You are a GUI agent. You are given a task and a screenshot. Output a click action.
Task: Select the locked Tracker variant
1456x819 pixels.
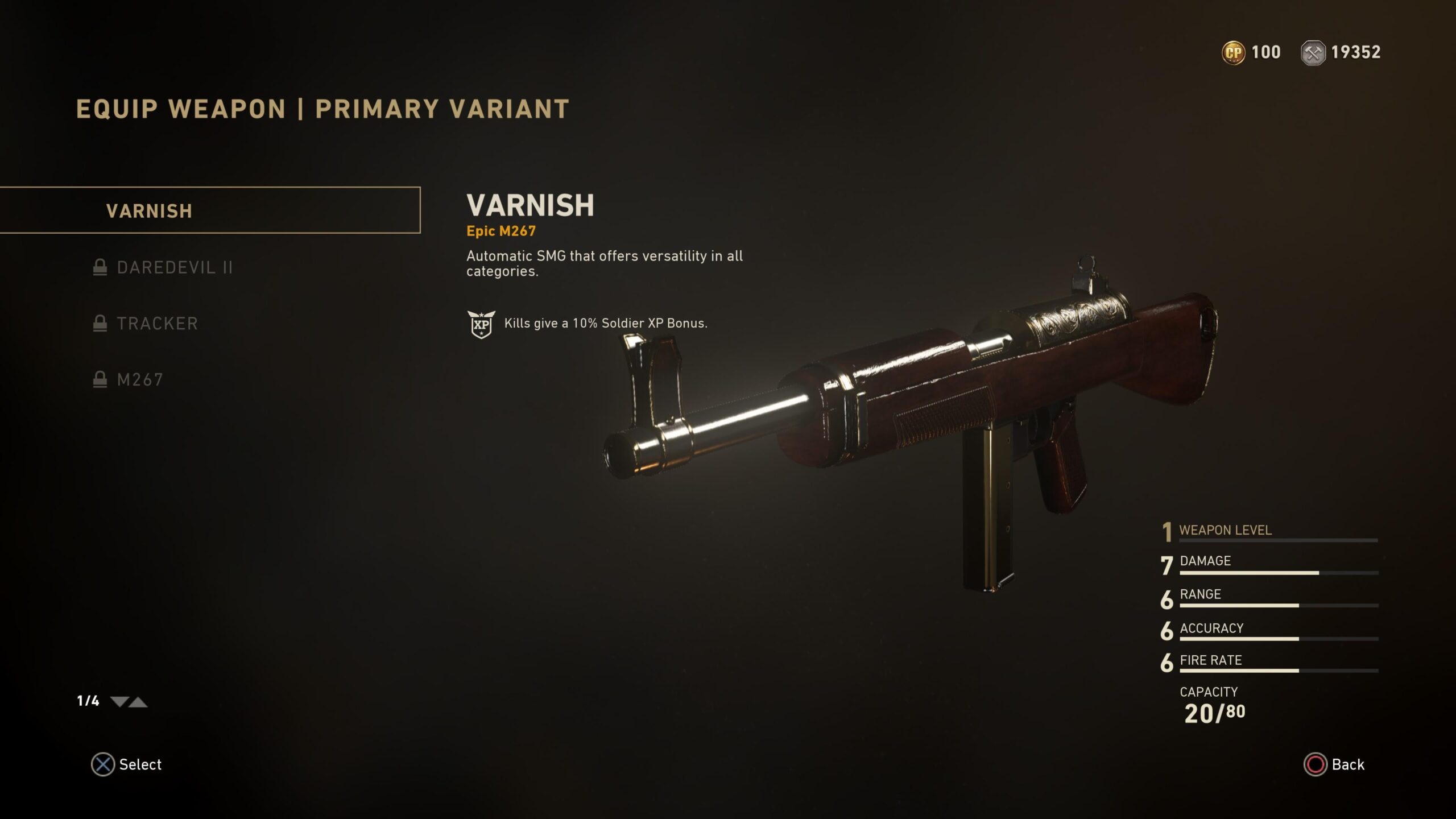click(157, 324)
